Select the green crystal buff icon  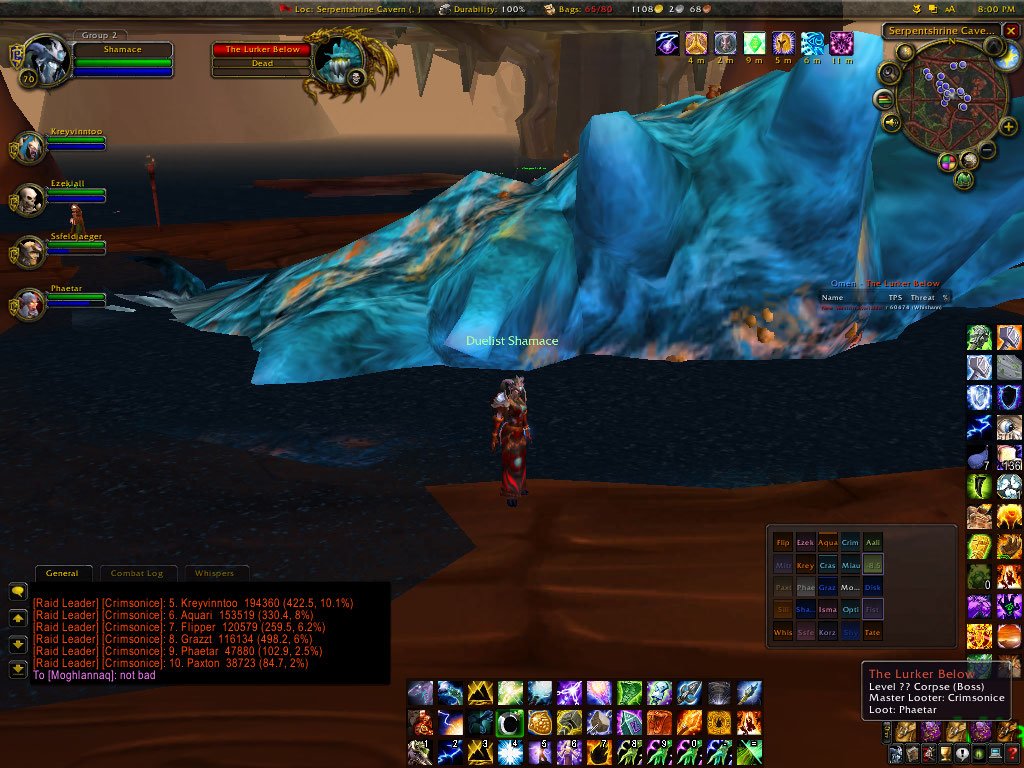pyautogui.click(x=754, y=43)
